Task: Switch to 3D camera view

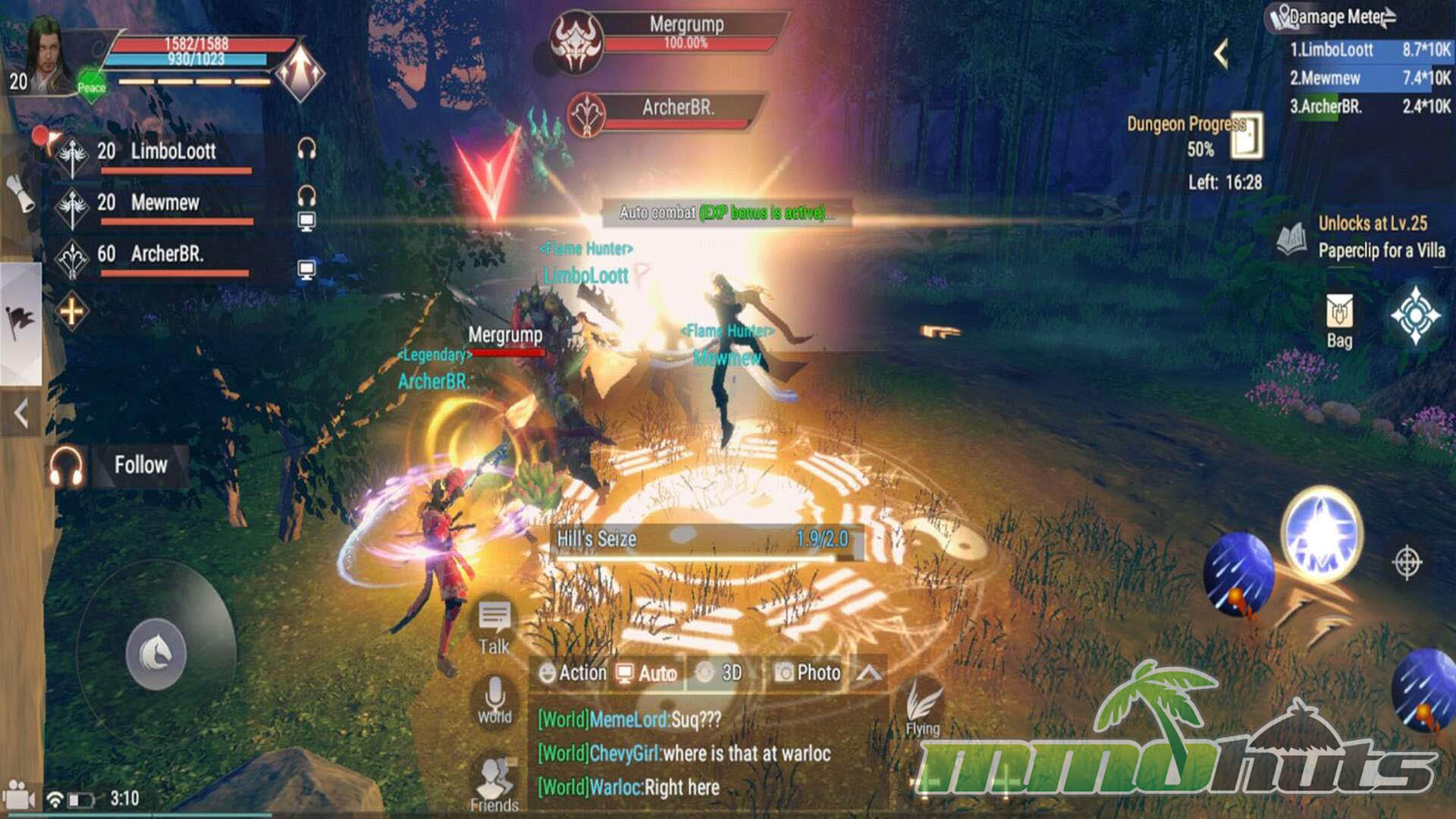Action: (x=719, y=673)
